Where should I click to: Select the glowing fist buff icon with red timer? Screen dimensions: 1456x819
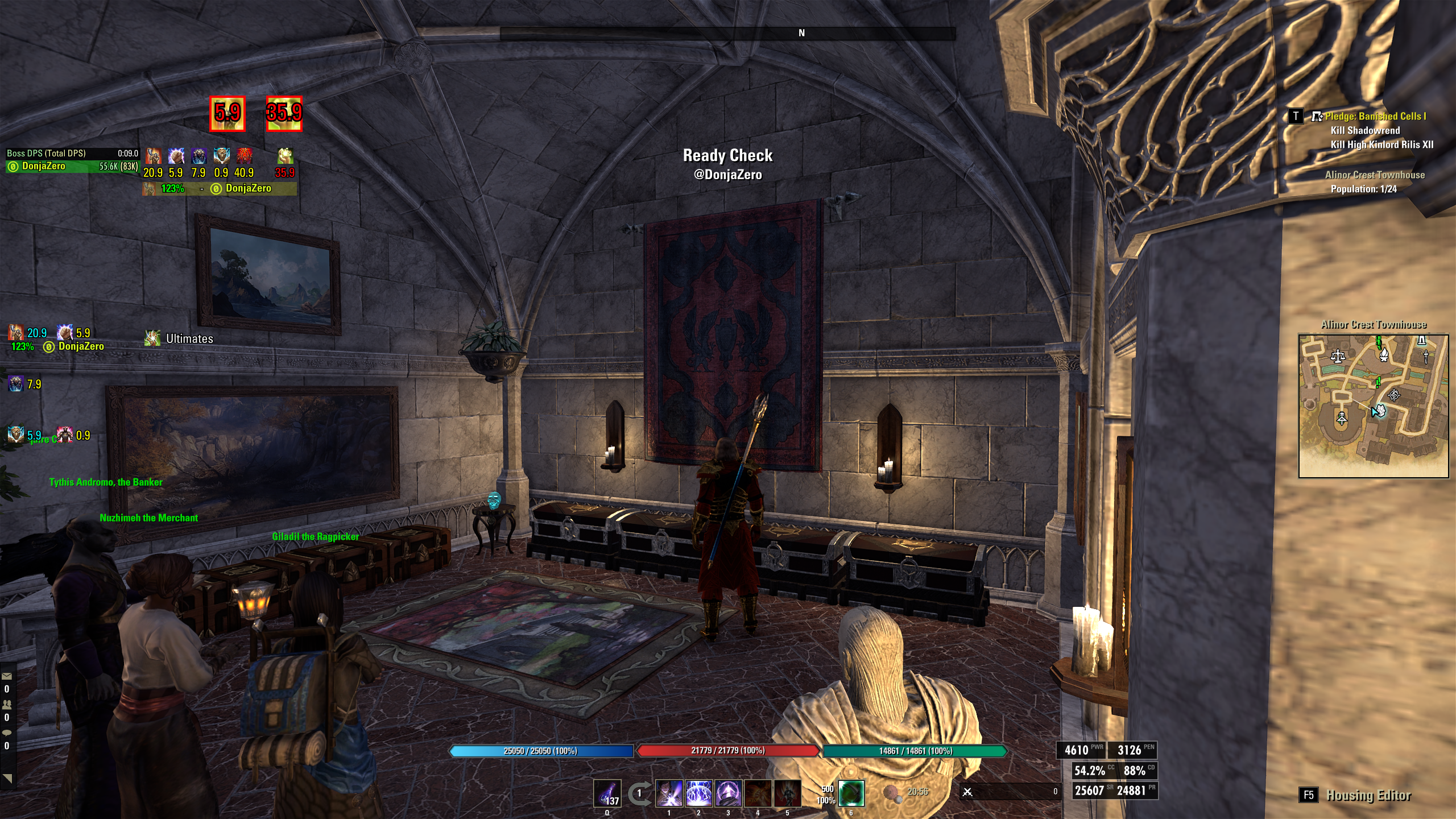click(x=285, y=156)
